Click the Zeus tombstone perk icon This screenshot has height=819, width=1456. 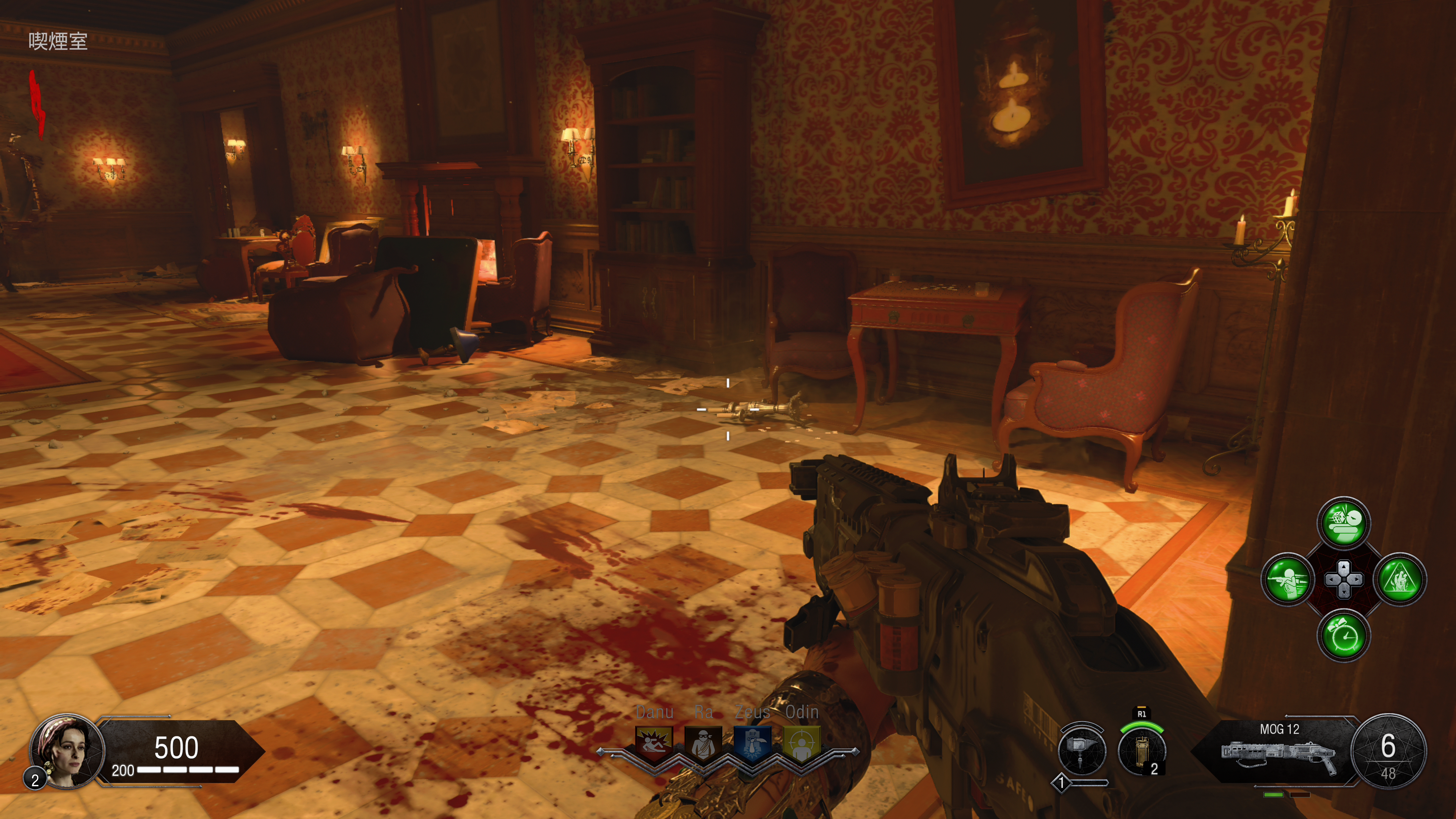[x=752, y=743]
